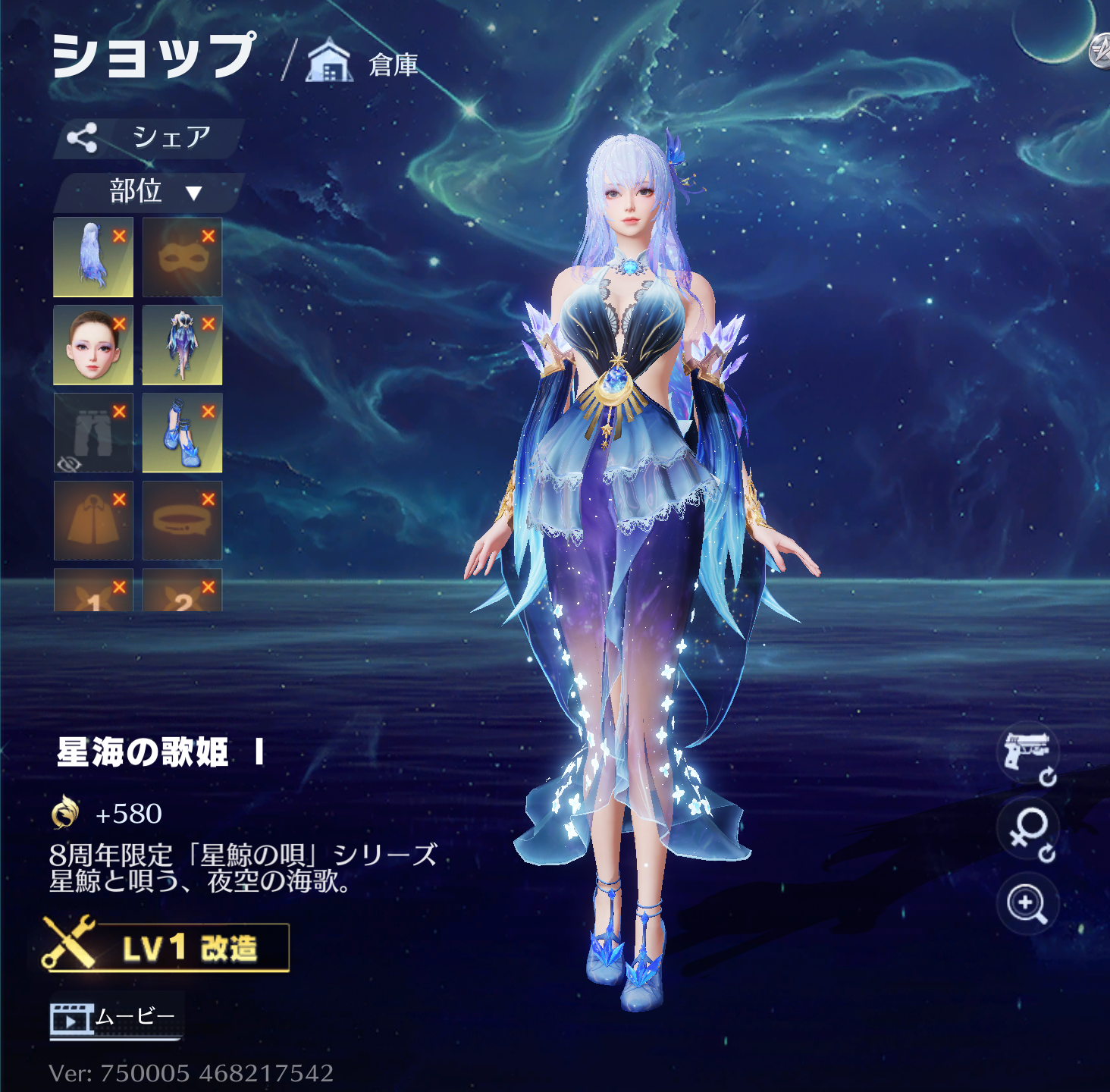Select the cape slot
Screen dimensions: 1110x1092
click(x=92, y=522)
